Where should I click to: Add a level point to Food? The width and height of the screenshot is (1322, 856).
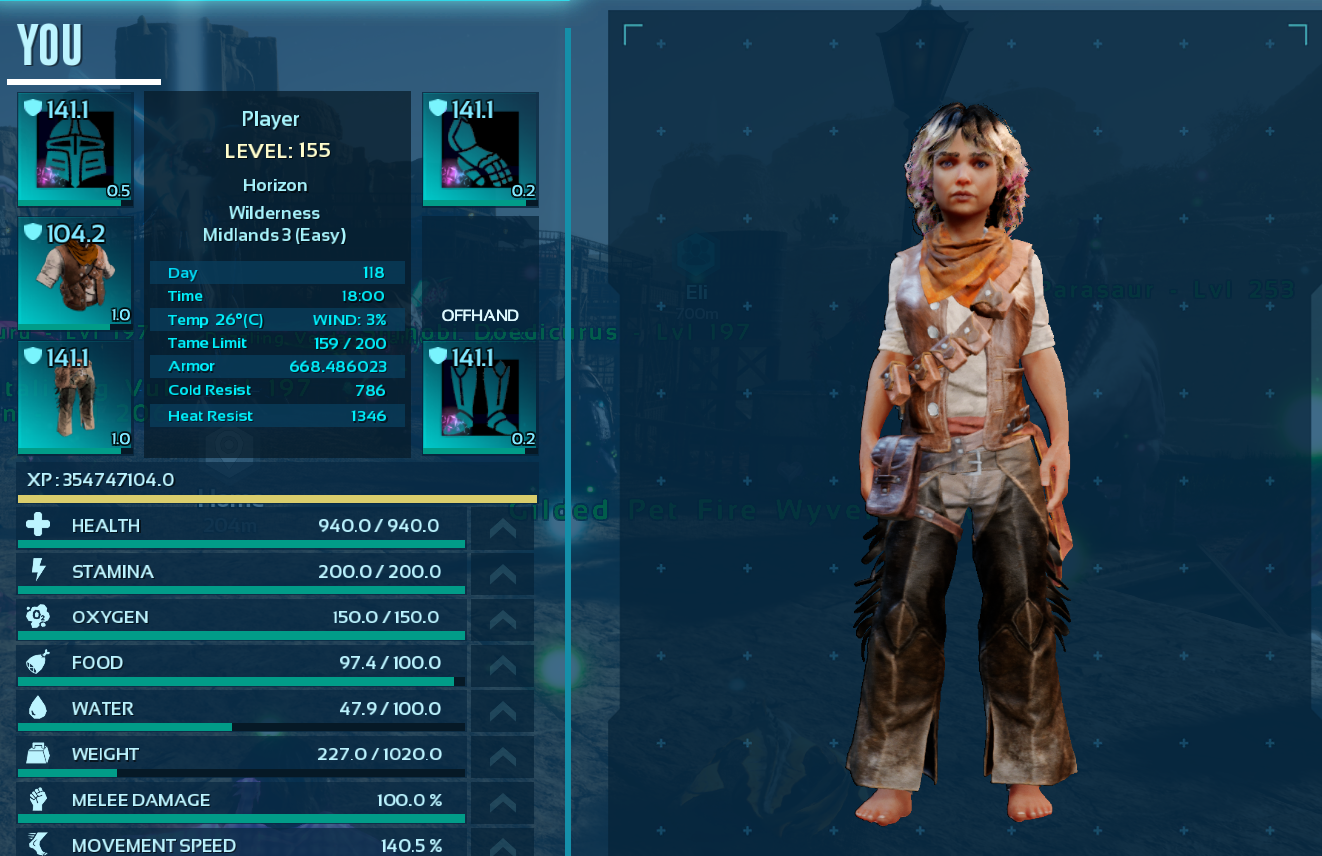coord(503,664)
